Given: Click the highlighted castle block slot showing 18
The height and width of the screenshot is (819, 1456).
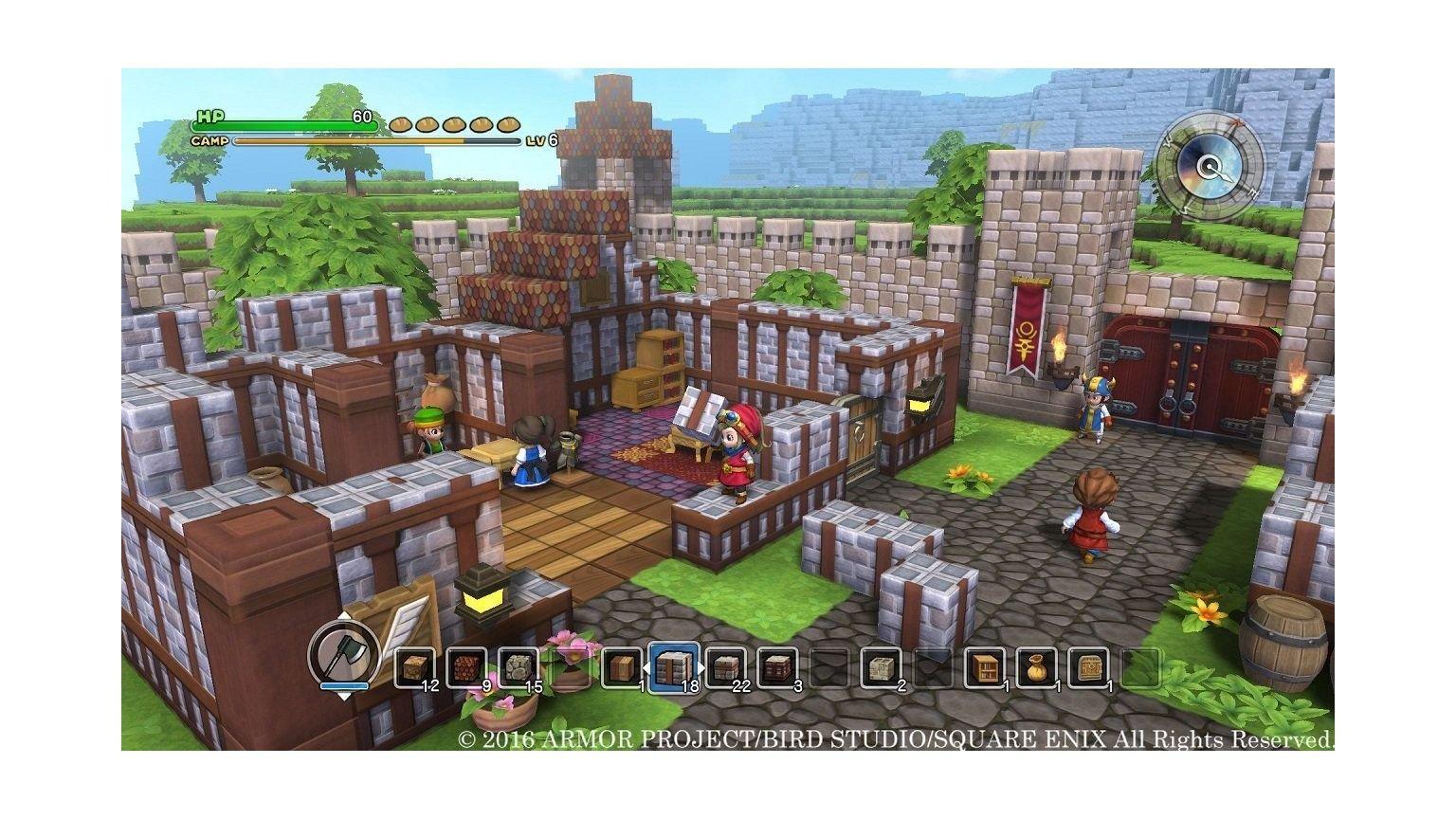Looking at the screenshot, I should 673,665.
